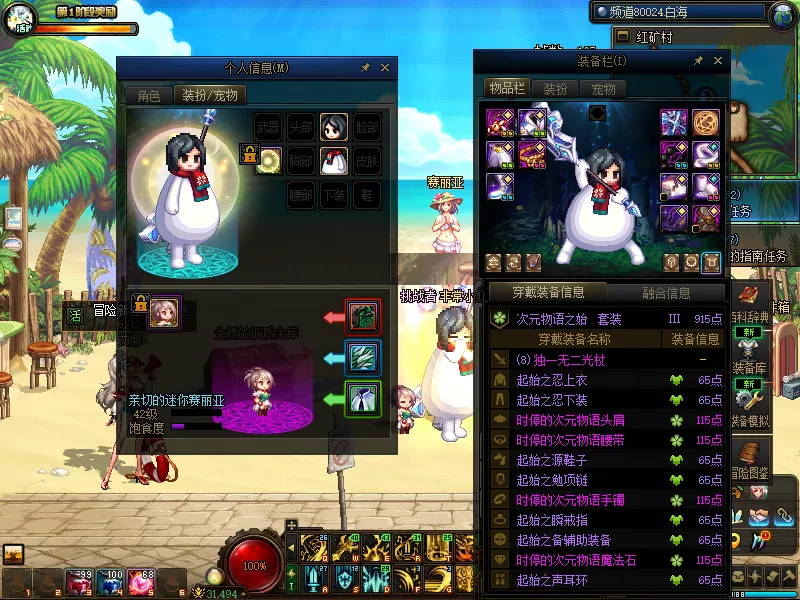This screenshot has height=600, width=800.
Task: Select the 物品栏 tab in equipment window
Action: [x=507, y=88]
